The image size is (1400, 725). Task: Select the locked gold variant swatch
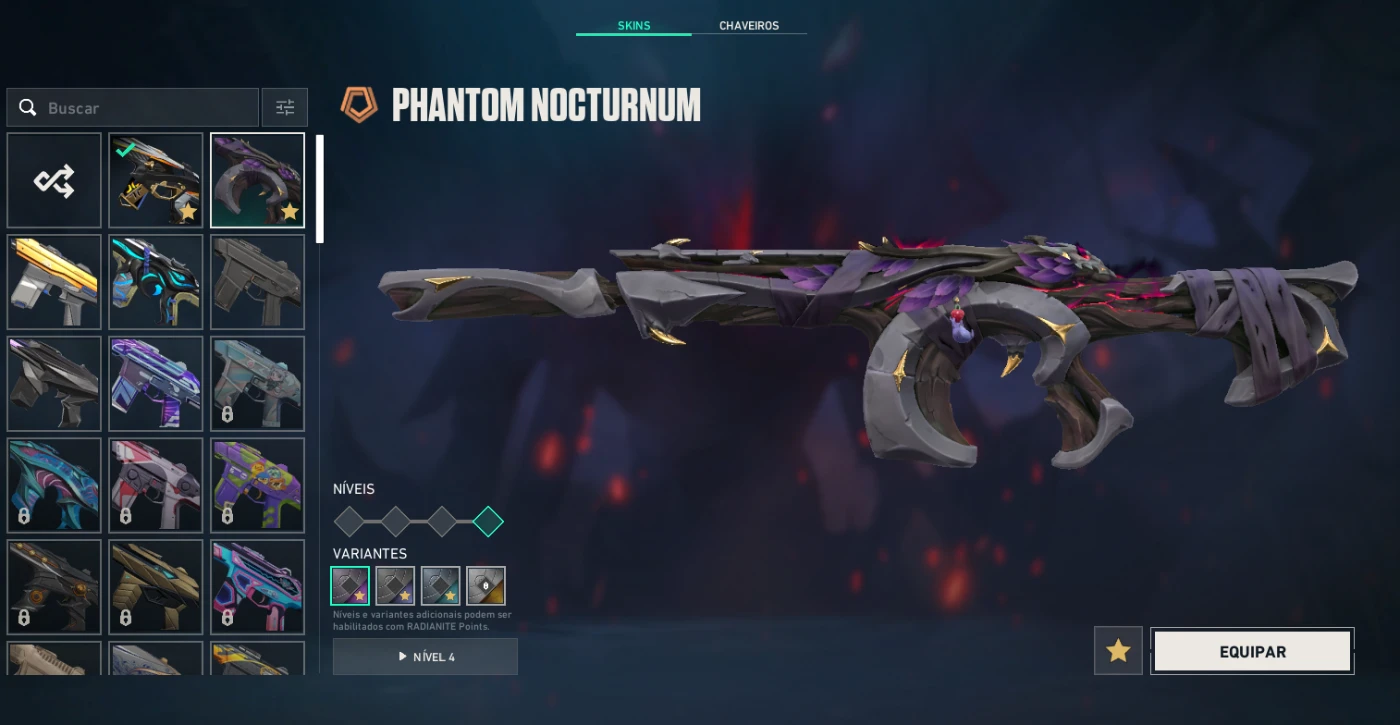click(x=486, y=586)
